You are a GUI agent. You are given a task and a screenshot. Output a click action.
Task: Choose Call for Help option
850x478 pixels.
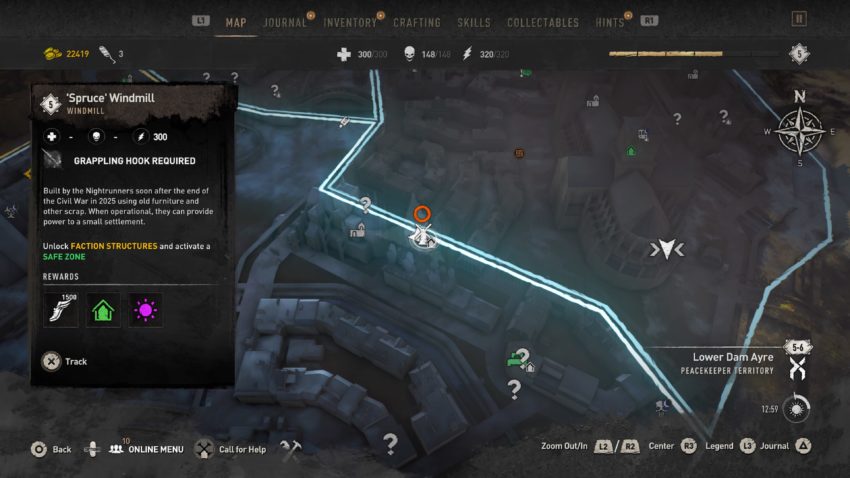(x=239, y=450)
